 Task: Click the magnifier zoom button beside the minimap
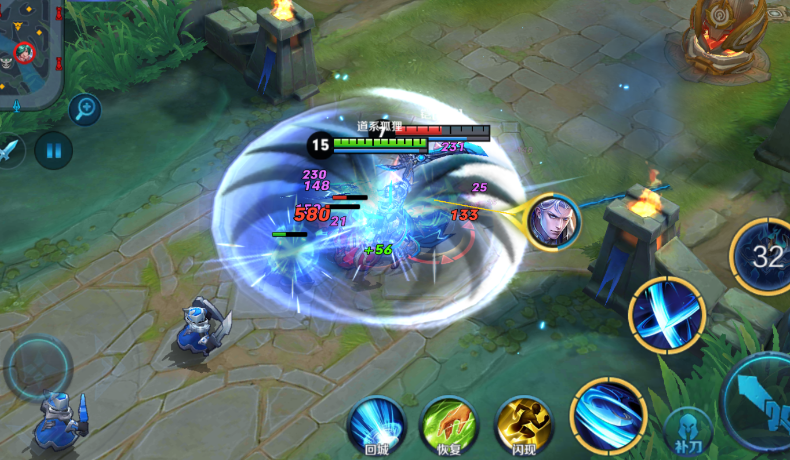pyautogui.click(x=85, y=108)
